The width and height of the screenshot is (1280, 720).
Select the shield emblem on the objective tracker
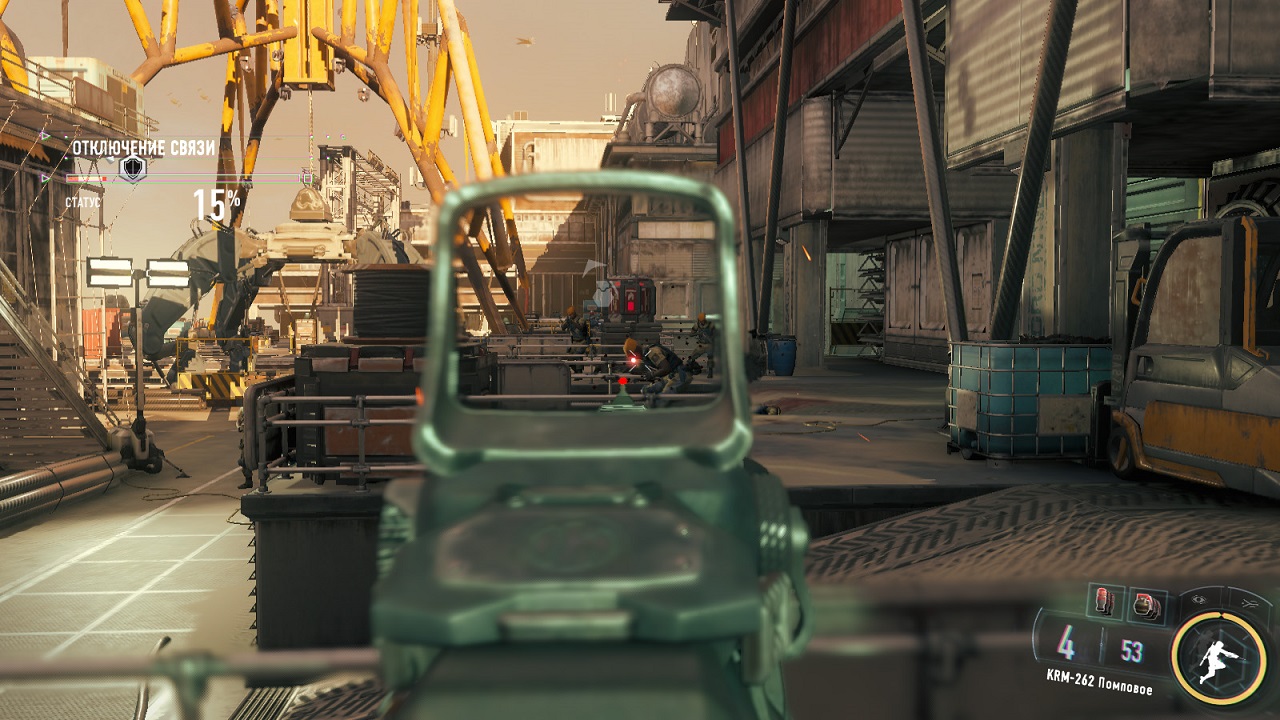point(131,169)
